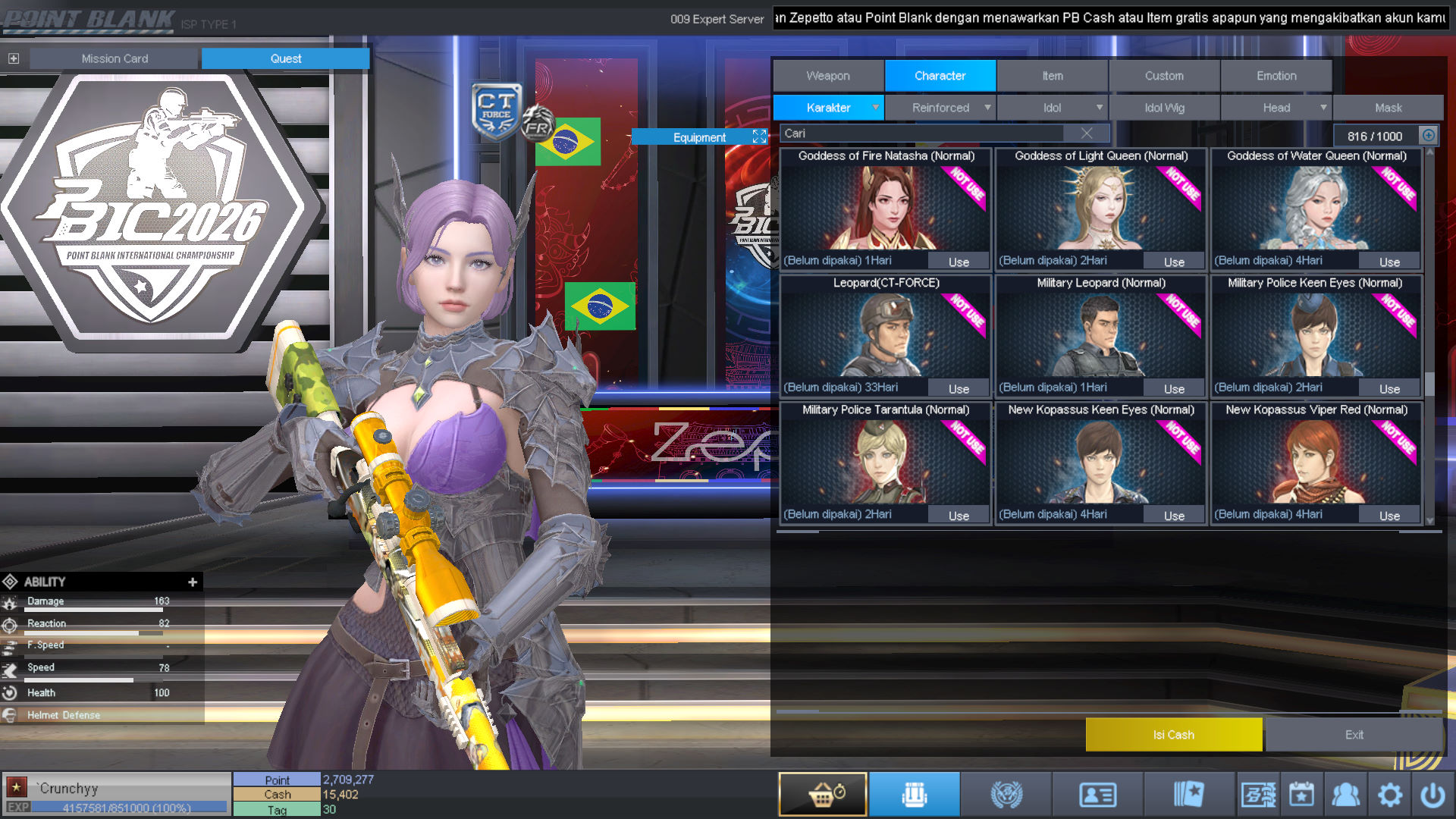Click the power quit icon
Viewport: 1456px width, 819px height.
(1432, 795)
